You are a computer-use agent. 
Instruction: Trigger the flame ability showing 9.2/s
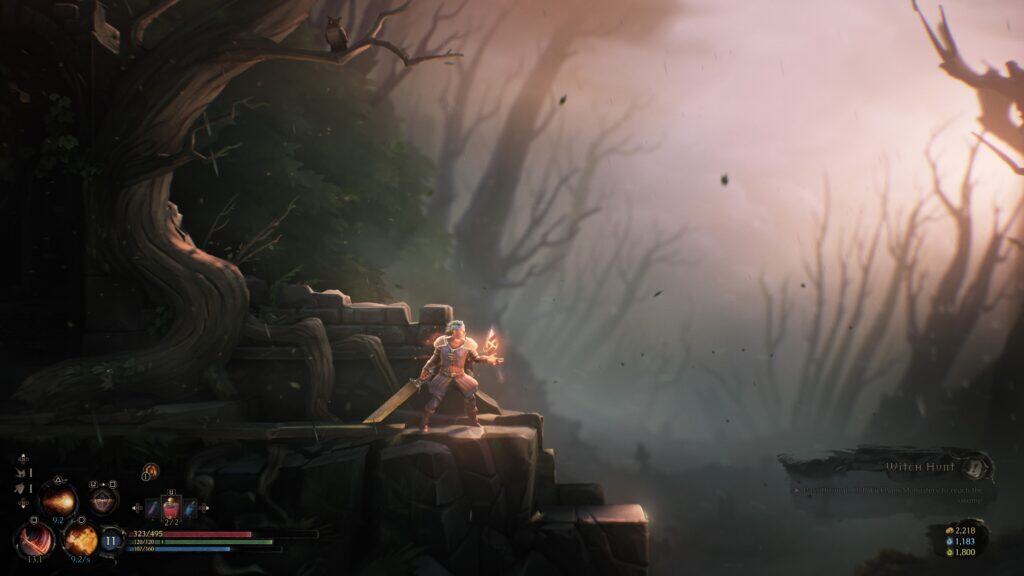tap(80, 540)
